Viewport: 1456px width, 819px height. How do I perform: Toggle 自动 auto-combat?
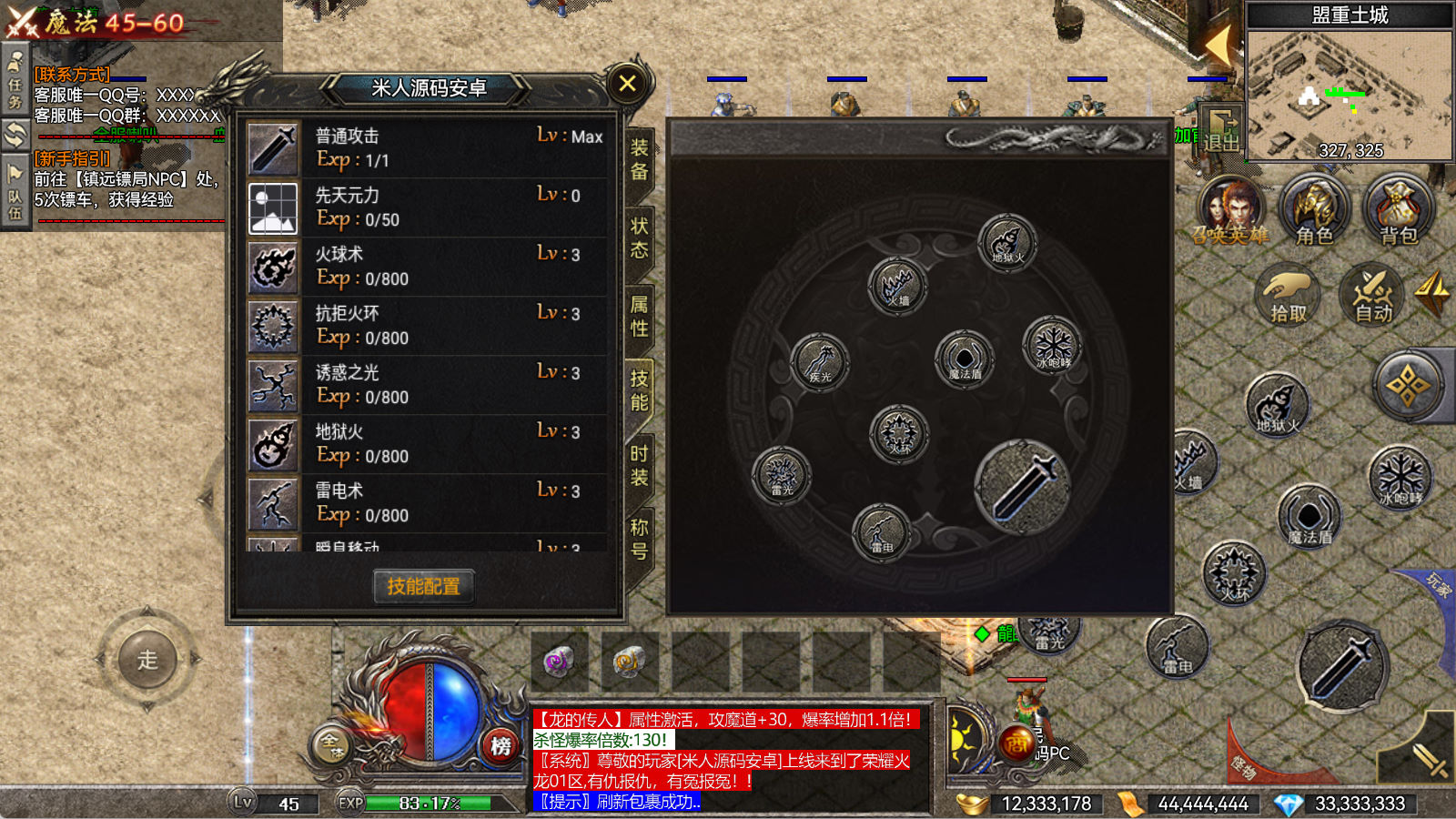tap(1372, 296)
